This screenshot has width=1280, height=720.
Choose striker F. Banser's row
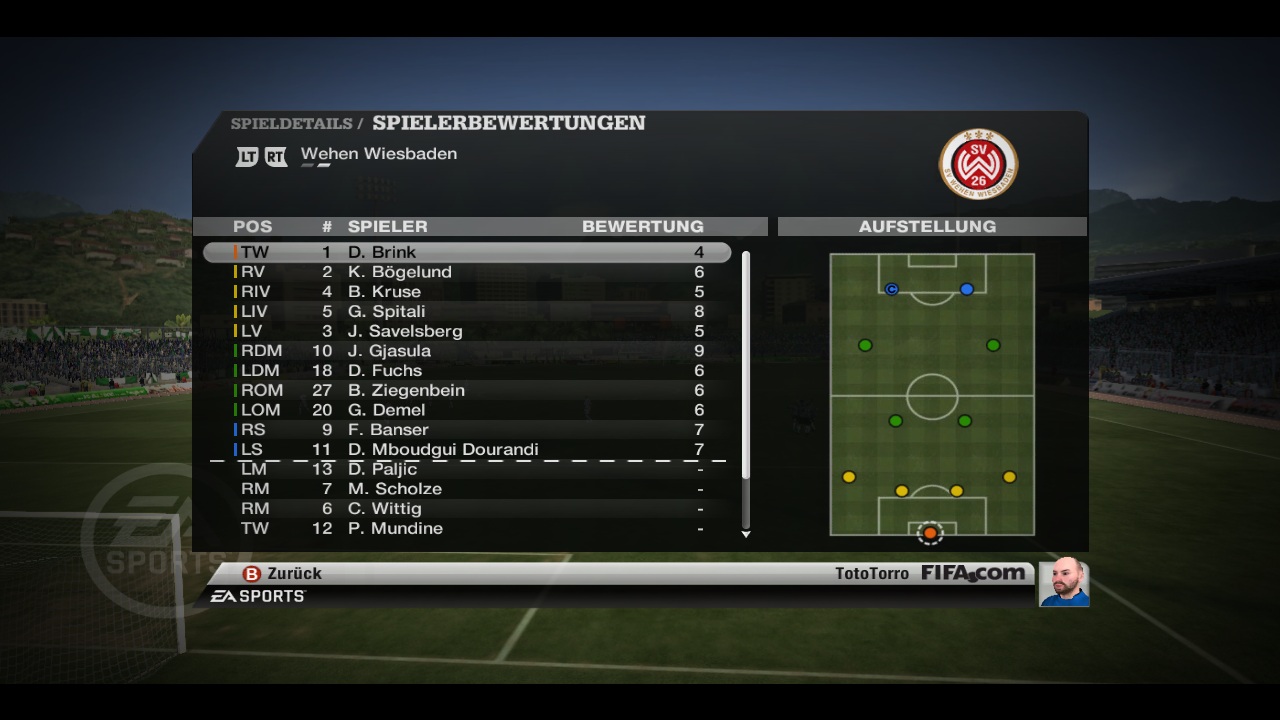coord(467,430)
